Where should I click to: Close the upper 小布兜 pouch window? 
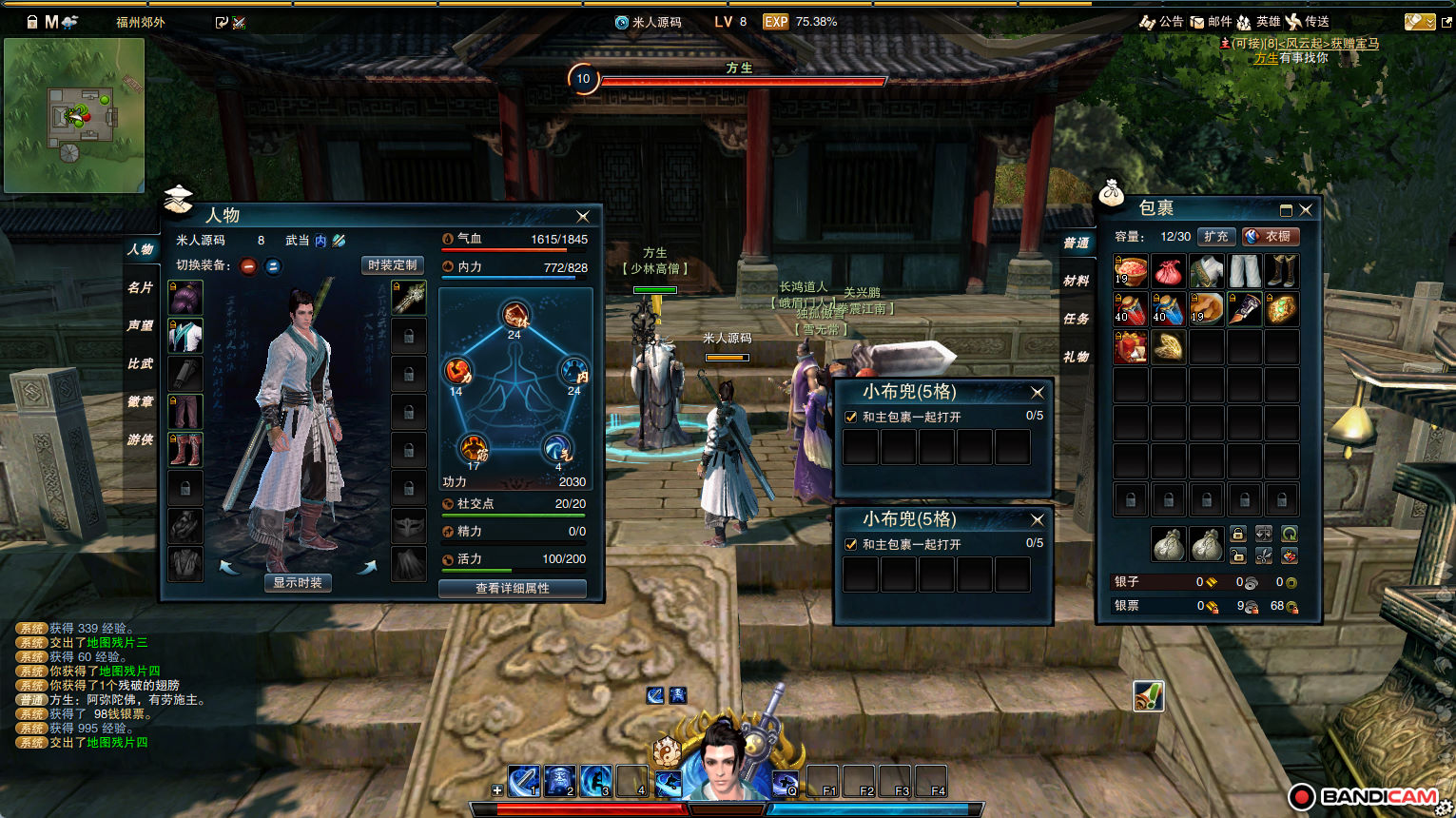click(x=1038, y=392)
